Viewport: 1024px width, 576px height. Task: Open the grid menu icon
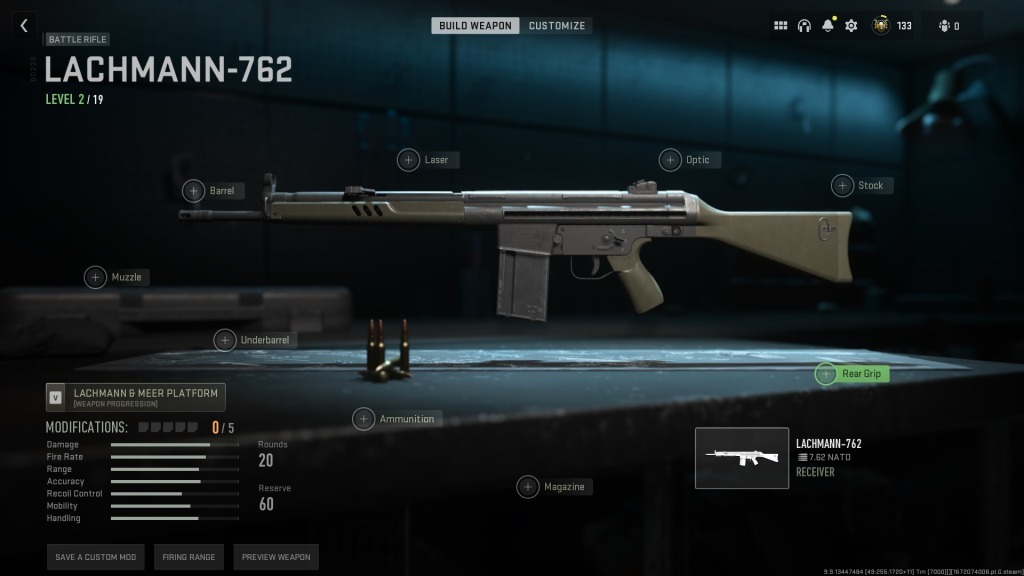[781, 26]
